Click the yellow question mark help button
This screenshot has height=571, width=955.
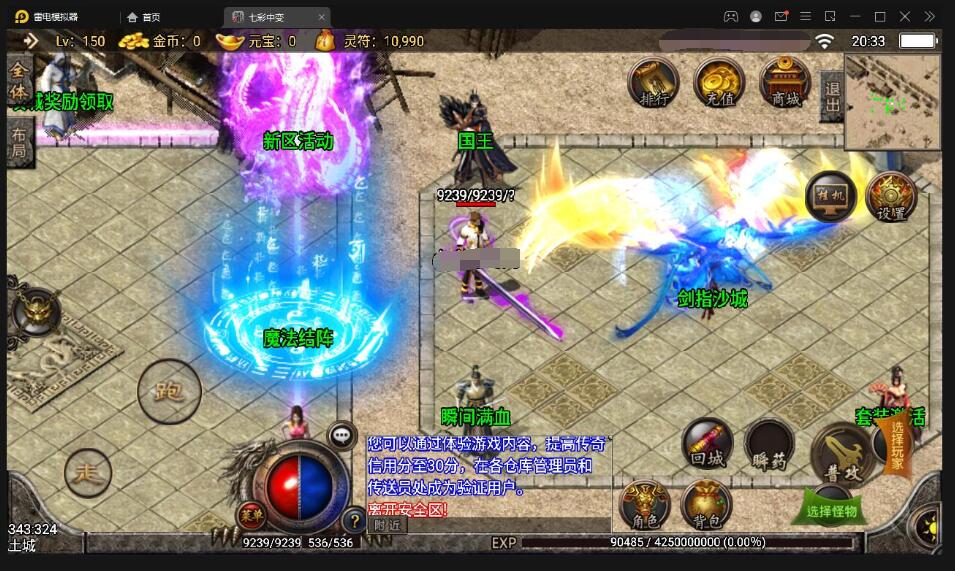click(352, 520)
